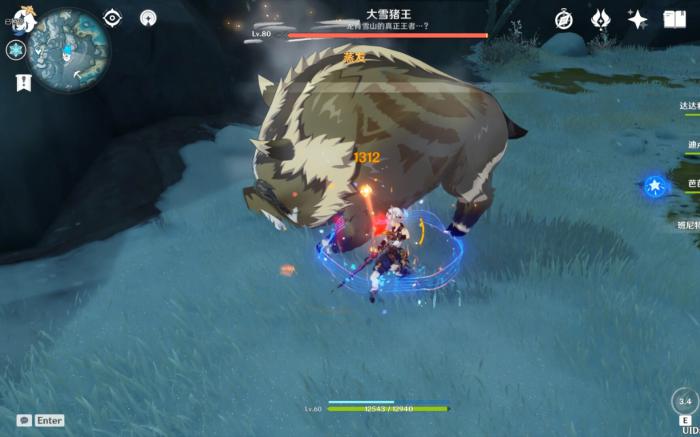This screenshot has width=700, height=437.
Task: Open the battle pass emblem icon
Action: tap(601, 19)
